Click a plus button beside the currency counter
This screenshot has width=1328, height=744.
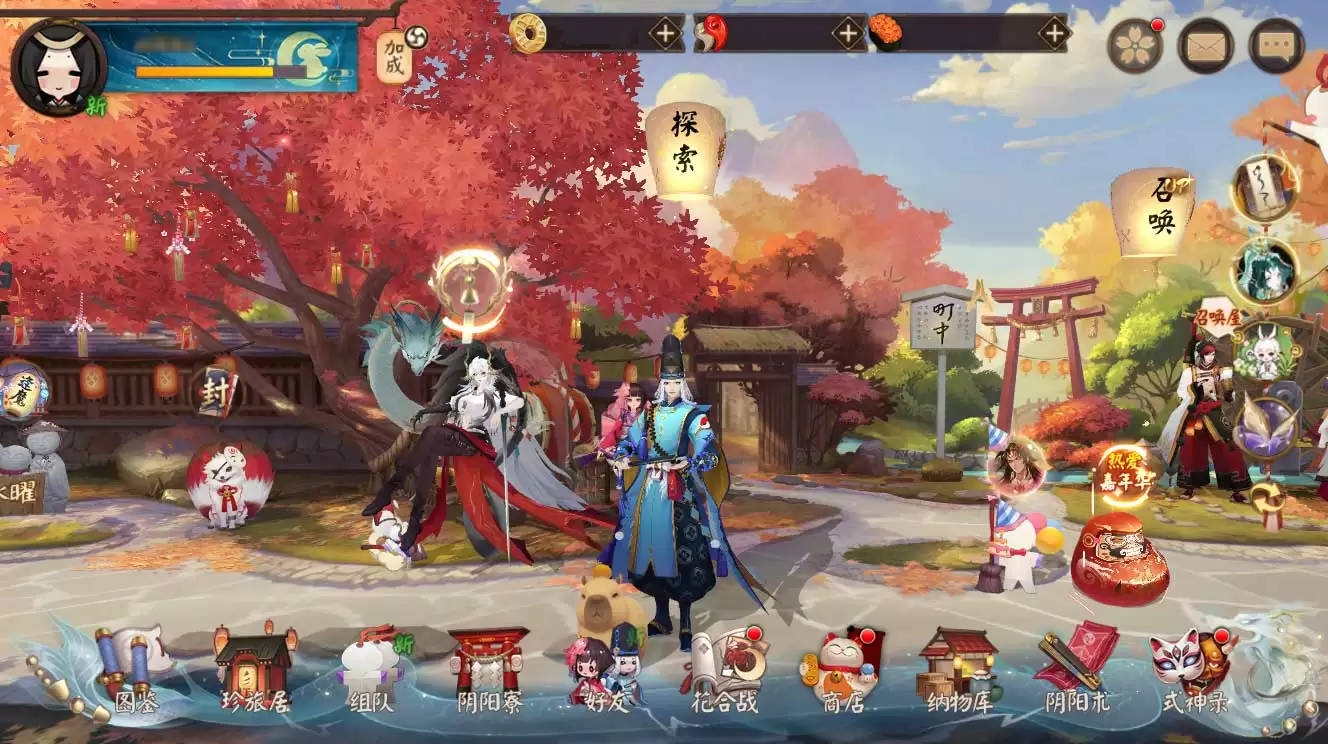663,32
